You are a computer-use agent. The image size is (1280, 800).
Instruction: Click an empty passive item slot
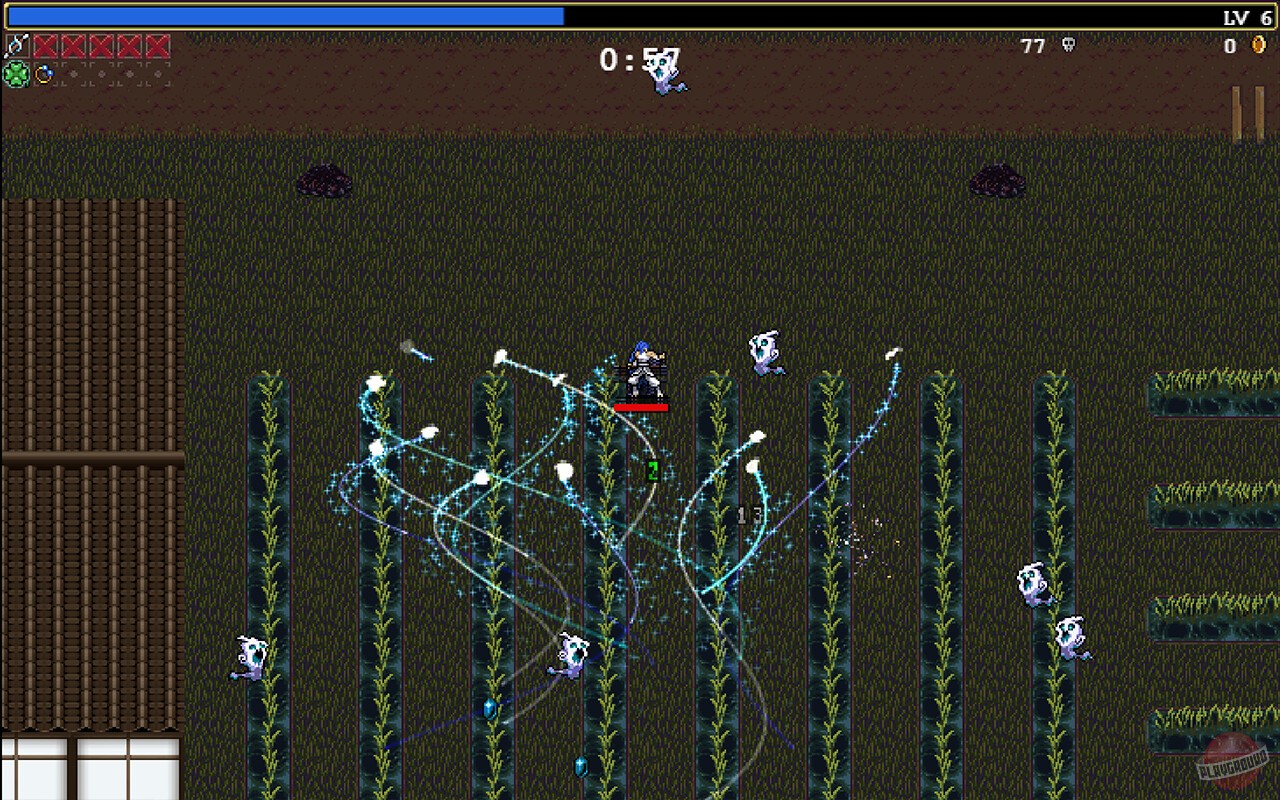pos(100,73)
